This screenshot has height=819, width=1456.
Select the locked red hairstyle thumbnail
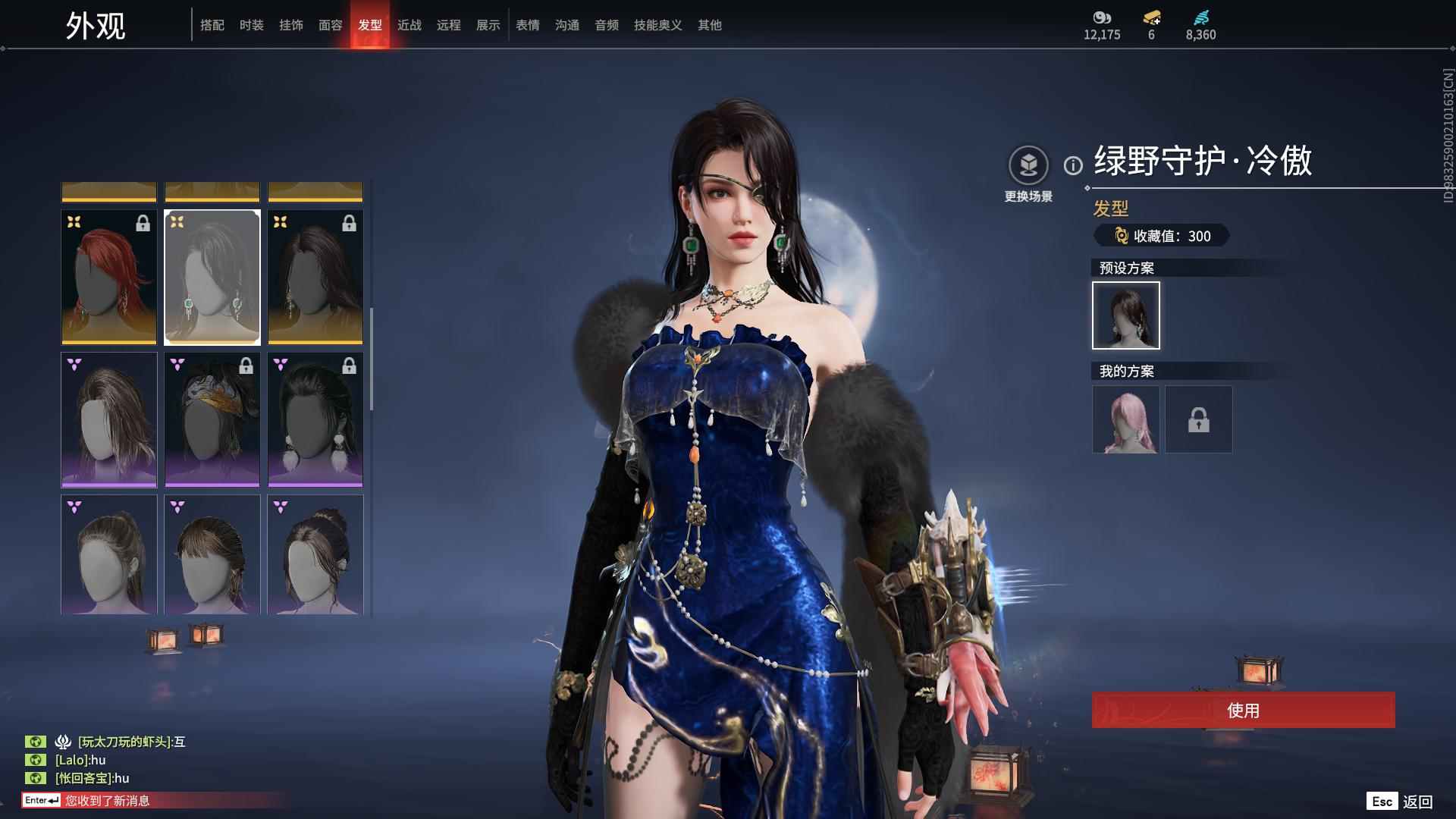tap(109, 277)
